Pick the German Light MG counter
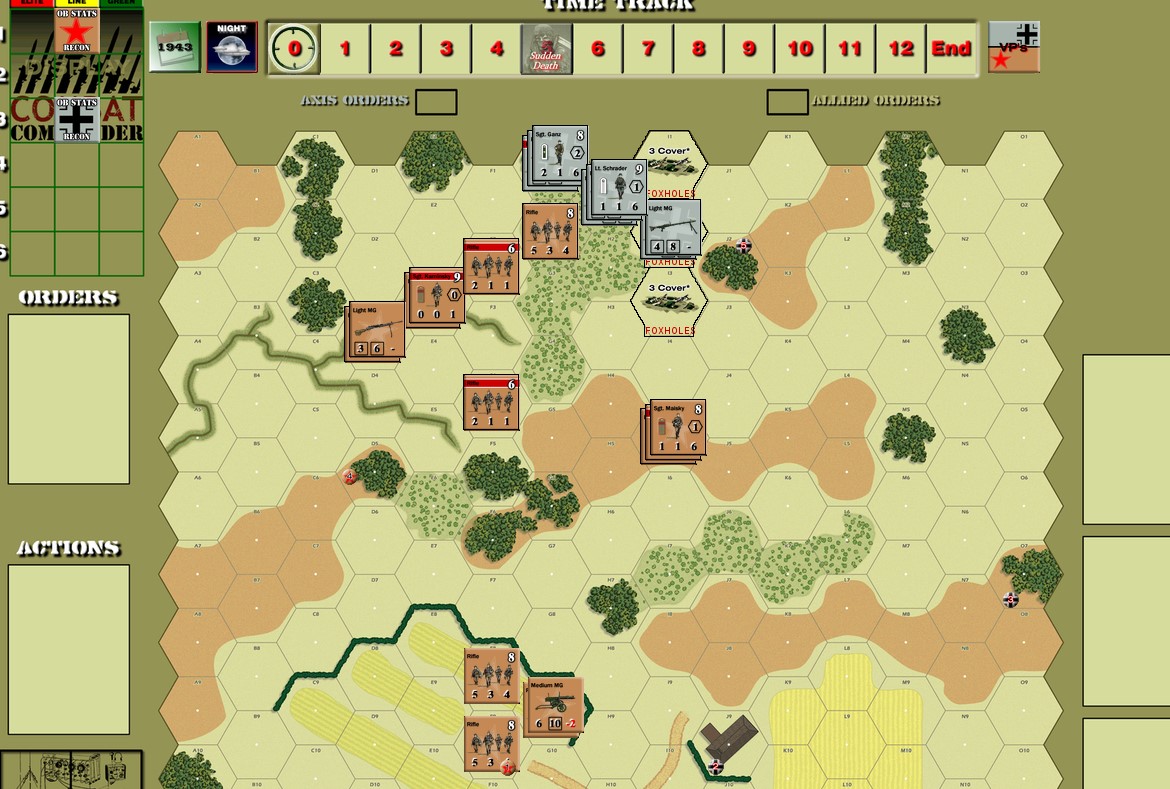1170x789 pixels. (672, 229)
